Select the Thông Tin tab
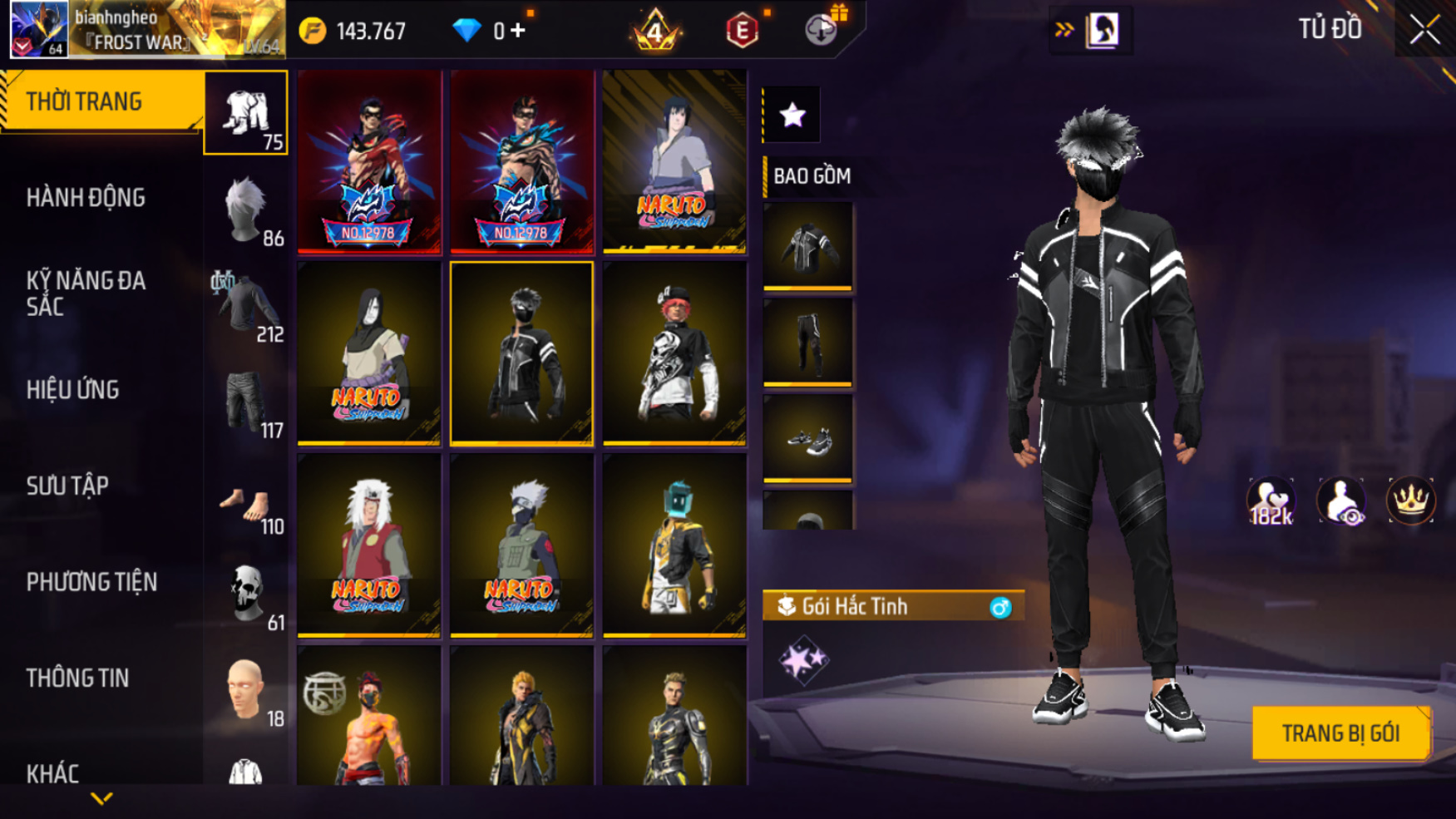 [x=77, y=678]
